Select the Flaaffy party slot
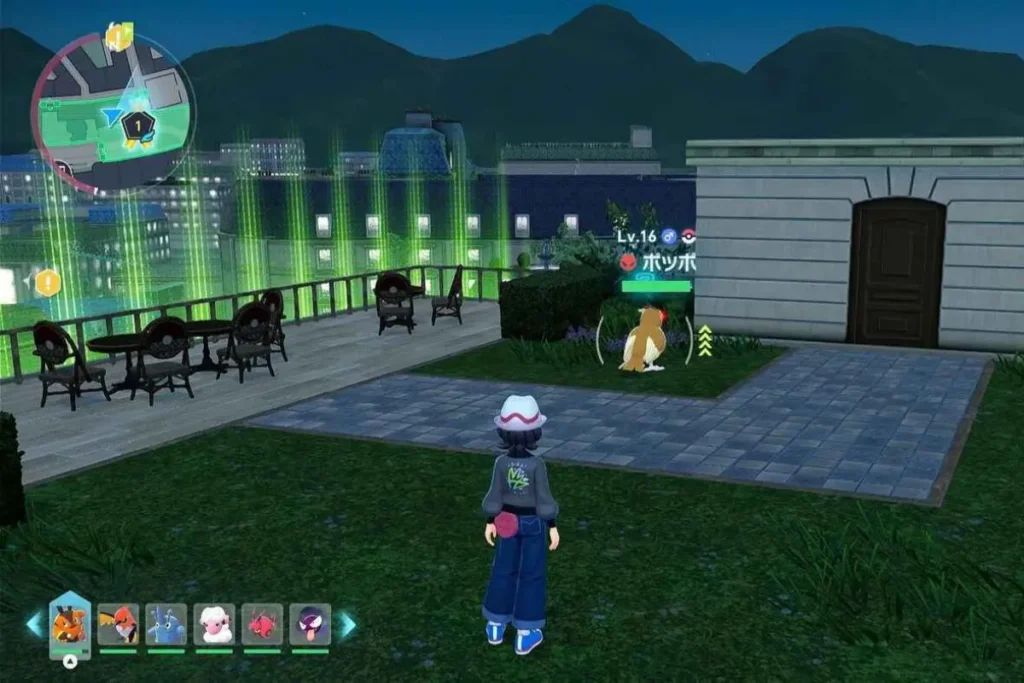This screenshot has height=683, width=1024. (214, 624)
